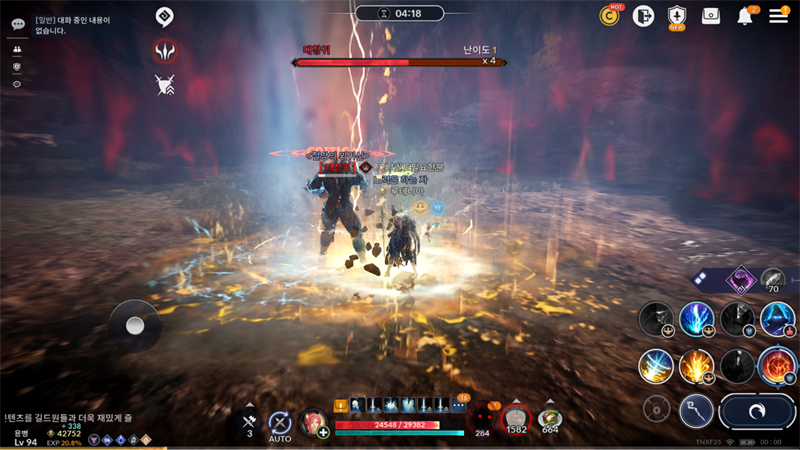Activate the red fire orb skill
Image resolution: width=800 pixels, height=450 pixels.
(x=777, y=365)
